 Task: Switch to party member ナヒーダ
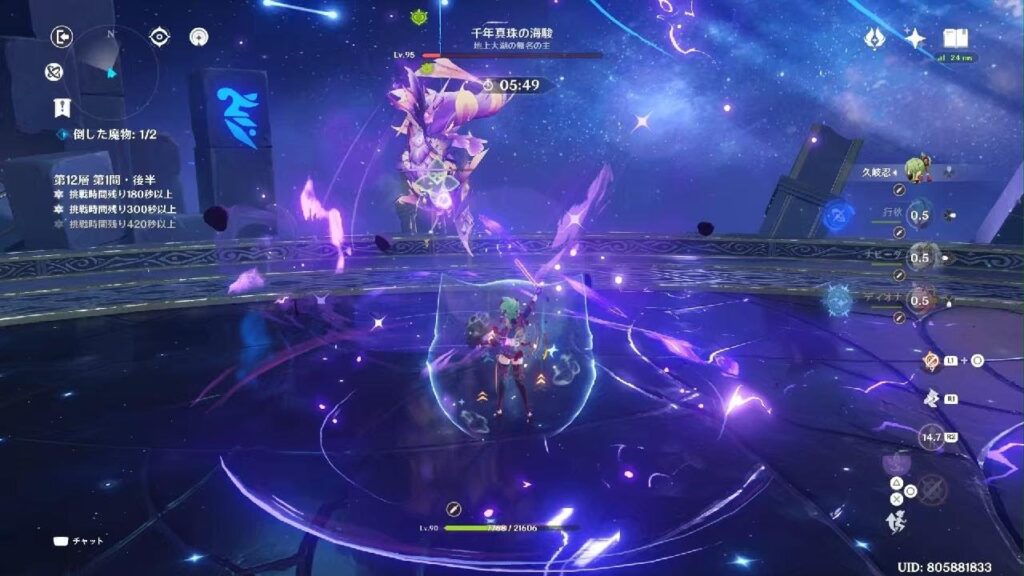point(920,257)
